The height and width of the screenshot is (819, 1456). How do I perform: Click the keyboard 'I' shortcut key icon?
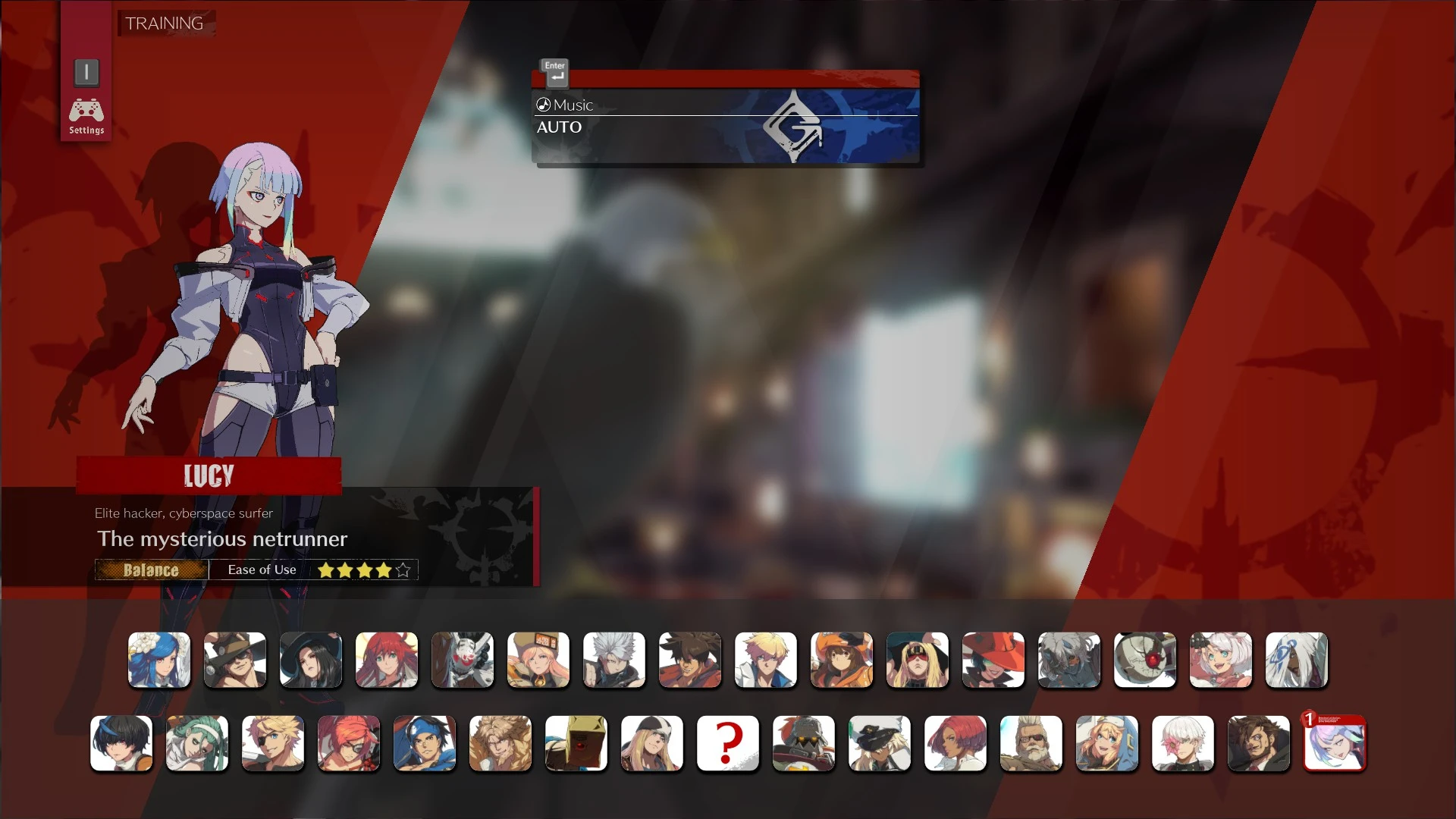click(86, 73)
